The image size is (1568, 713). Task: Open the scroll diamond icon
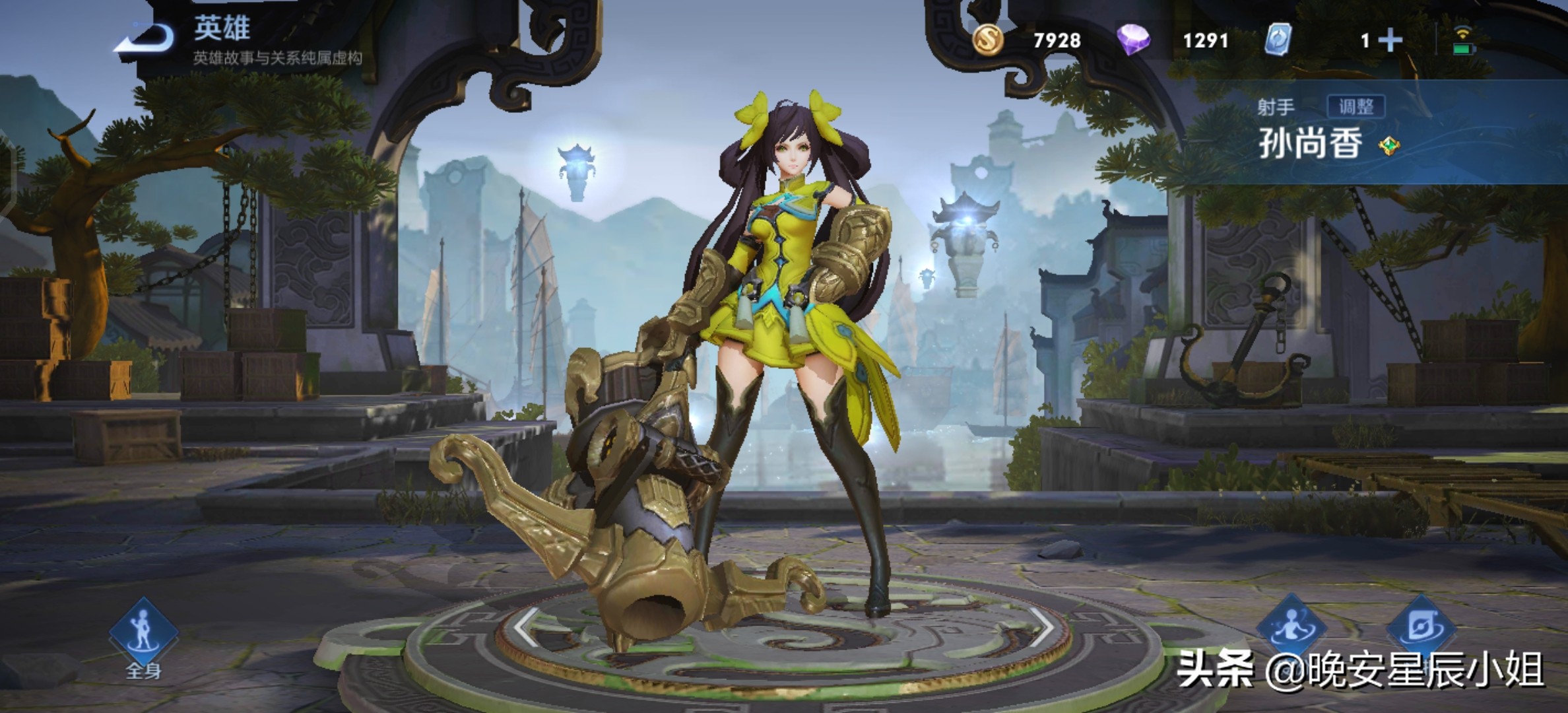1420,627
